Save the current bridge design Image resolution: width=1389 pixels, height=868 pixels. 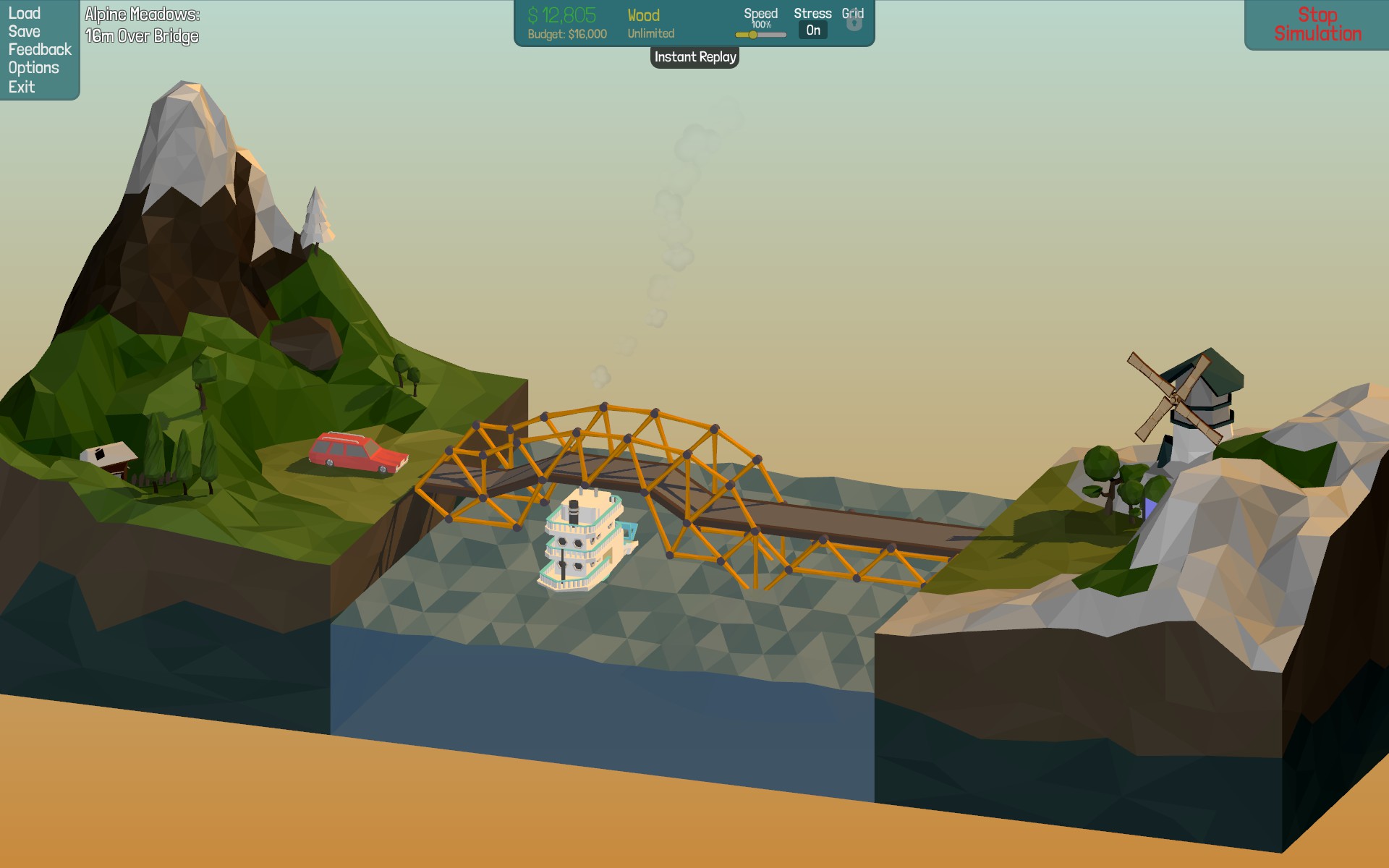(25, 32)
